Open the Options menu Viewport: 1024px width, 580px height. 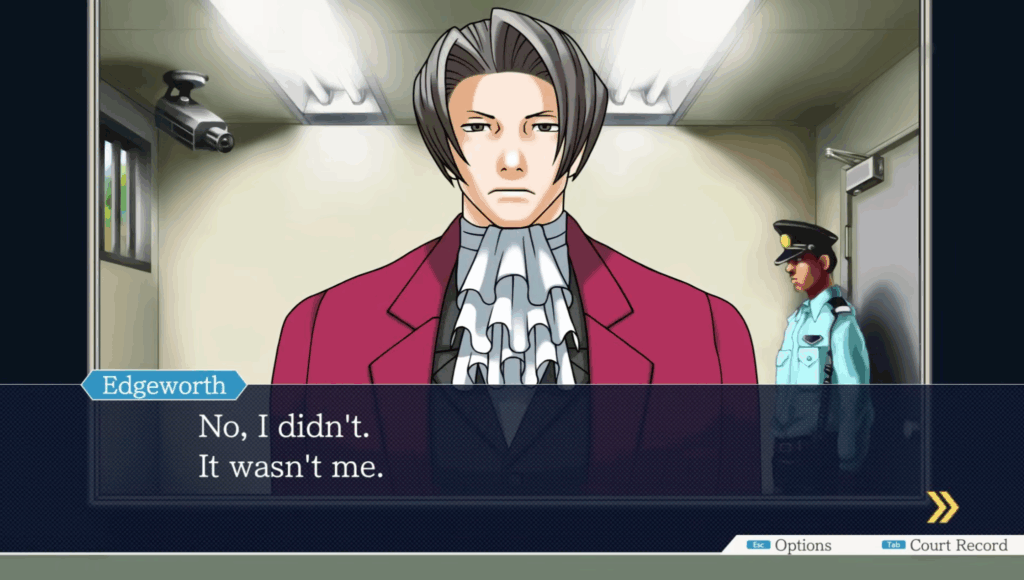[791, 545]
